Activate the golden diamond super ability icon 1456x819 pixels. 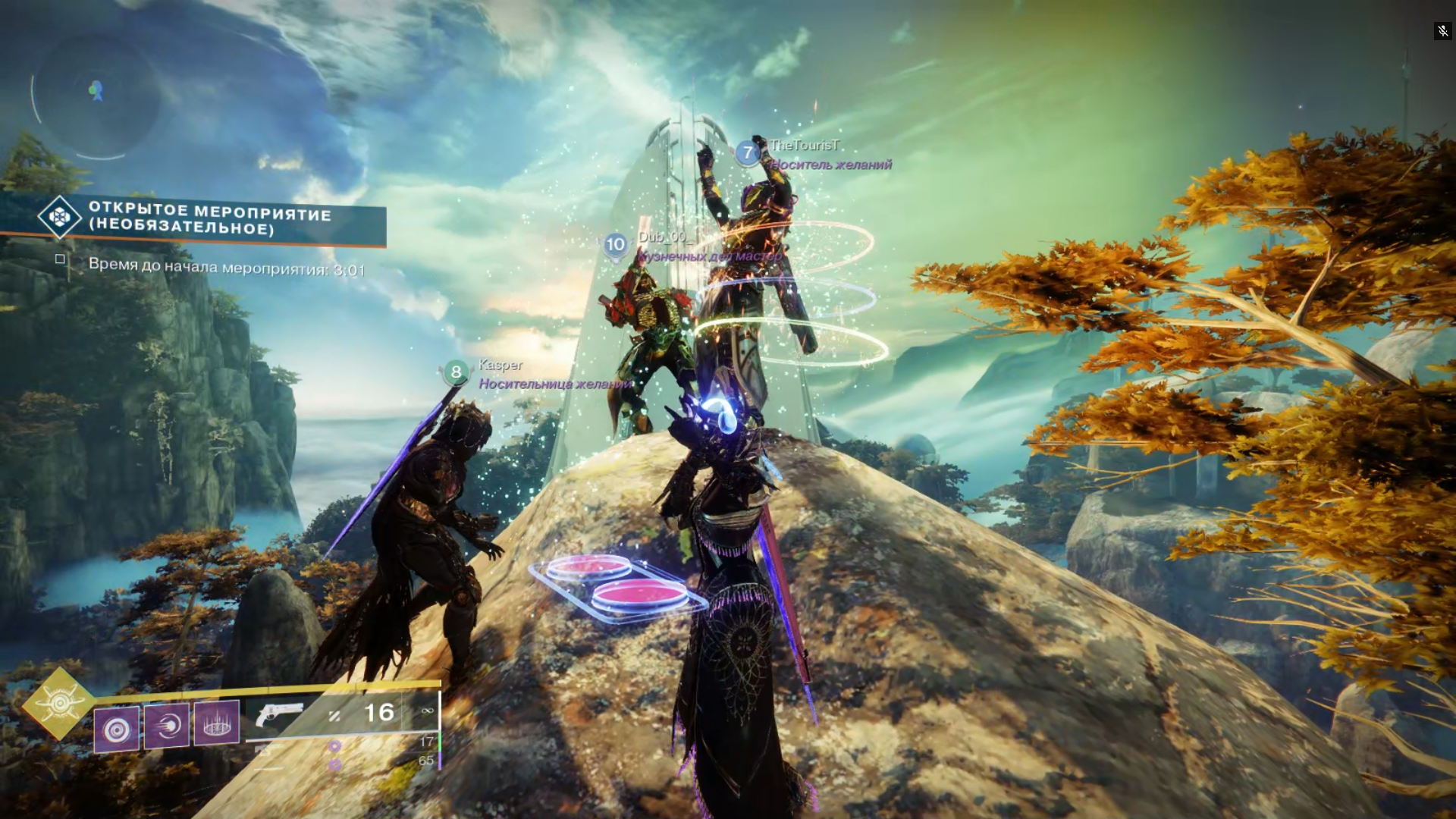coord(59,704)
